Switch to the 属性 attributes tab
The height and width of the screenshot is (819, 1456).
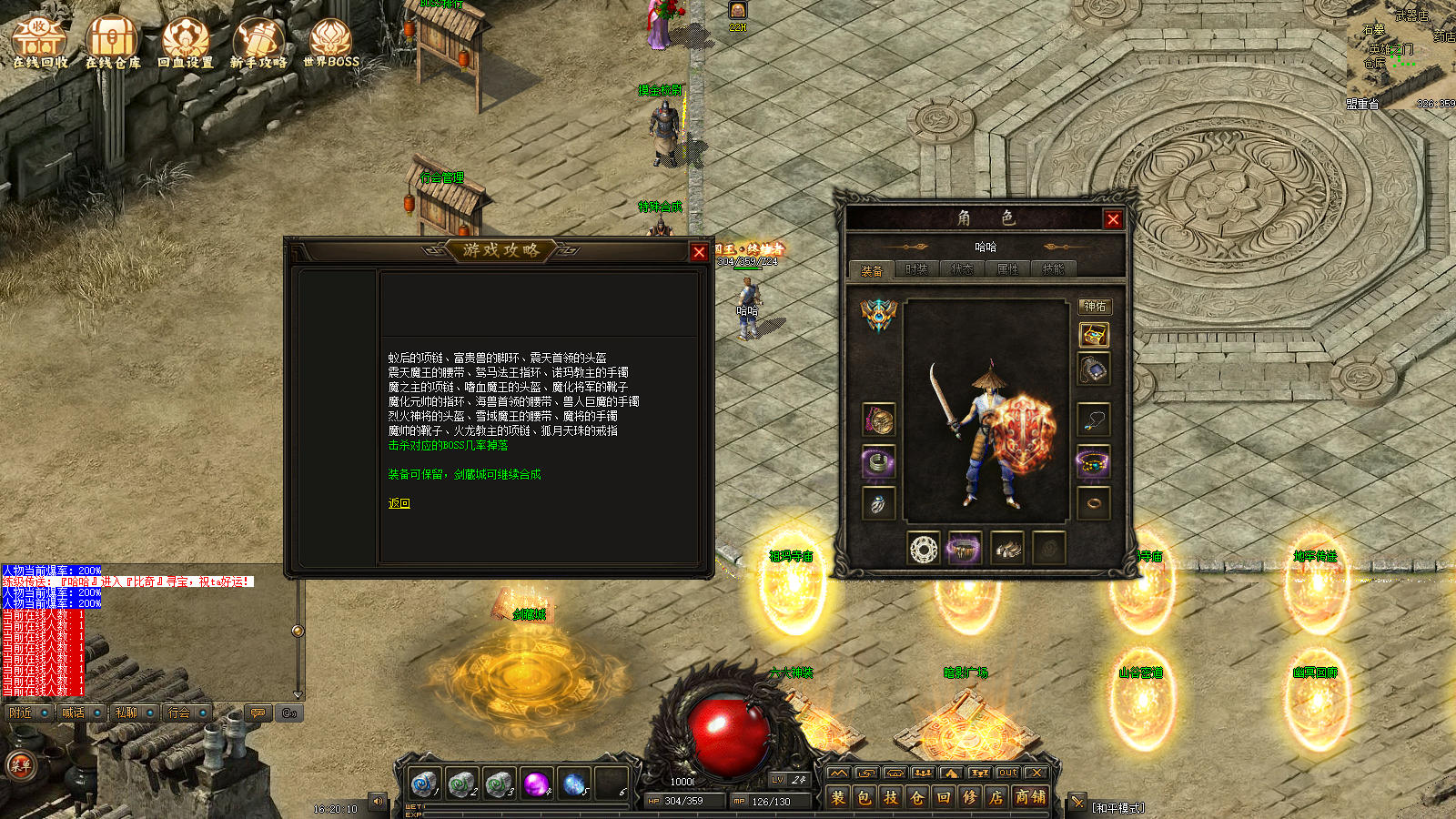point(1007,269)
